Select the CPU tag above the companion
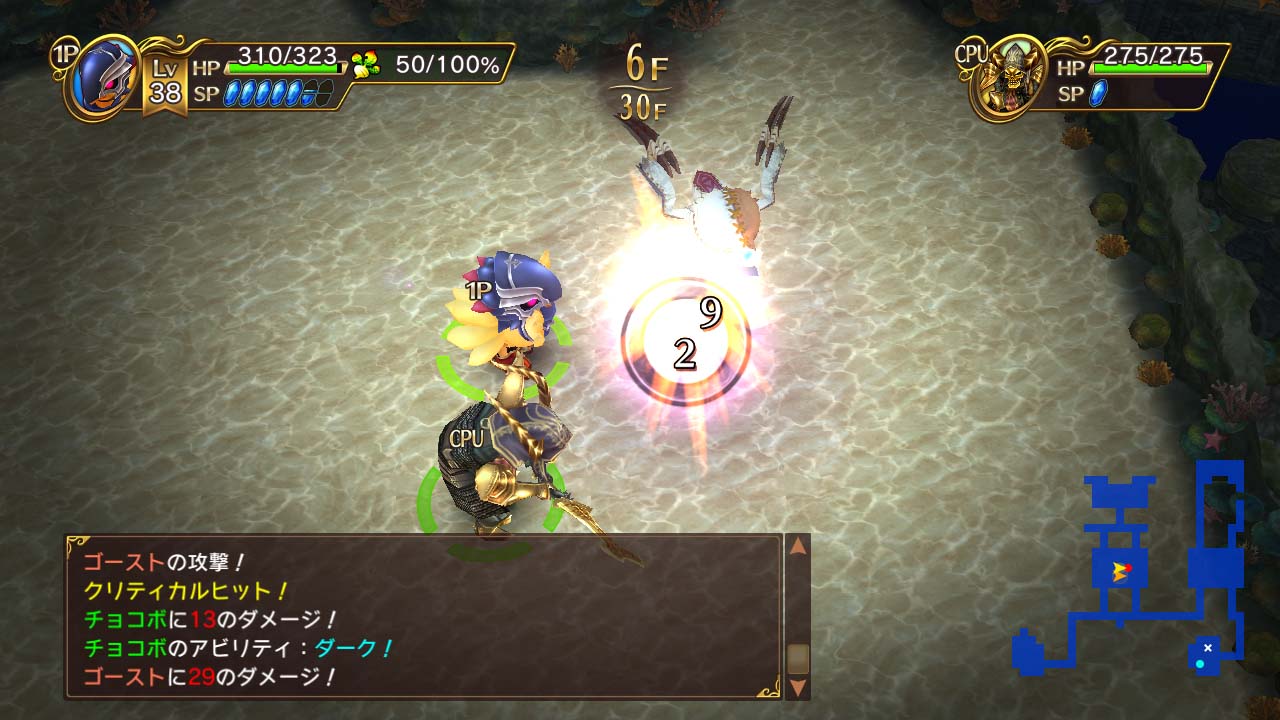 [466, 436]
